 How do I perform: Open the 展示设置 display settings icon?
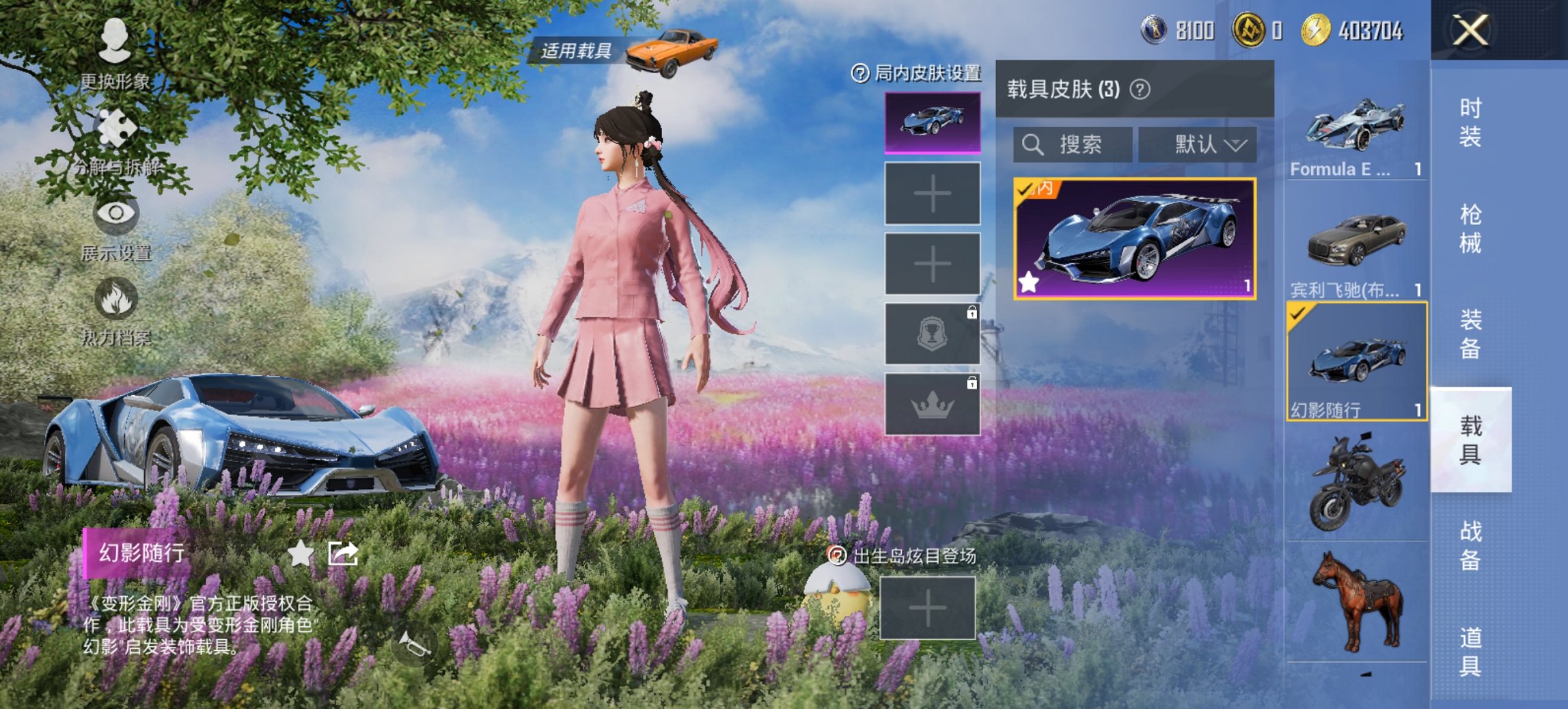tap(116, 215)
